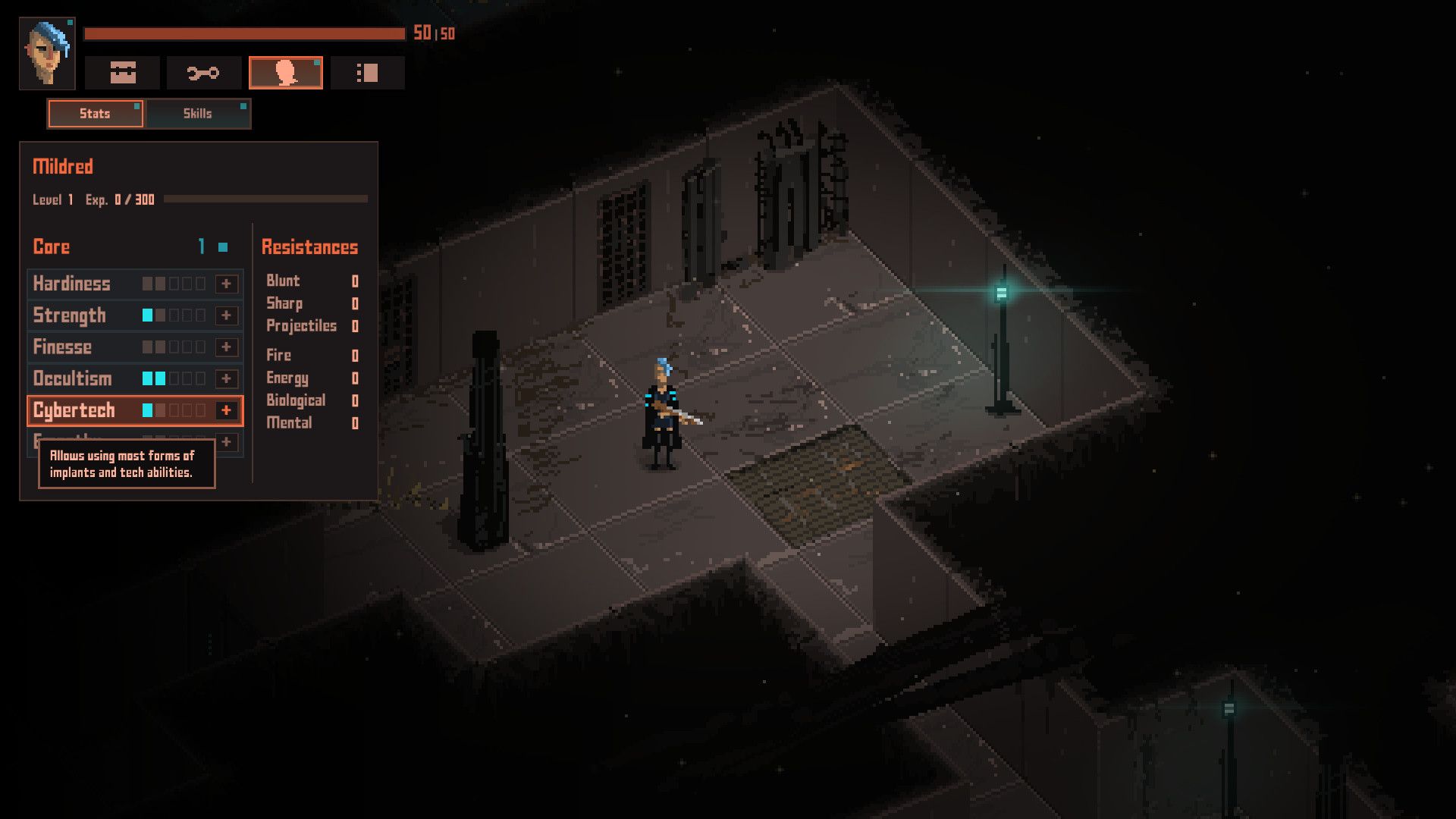Raise Strength using the plus icon
This screenshot has height=819, width=1456.
225,315
